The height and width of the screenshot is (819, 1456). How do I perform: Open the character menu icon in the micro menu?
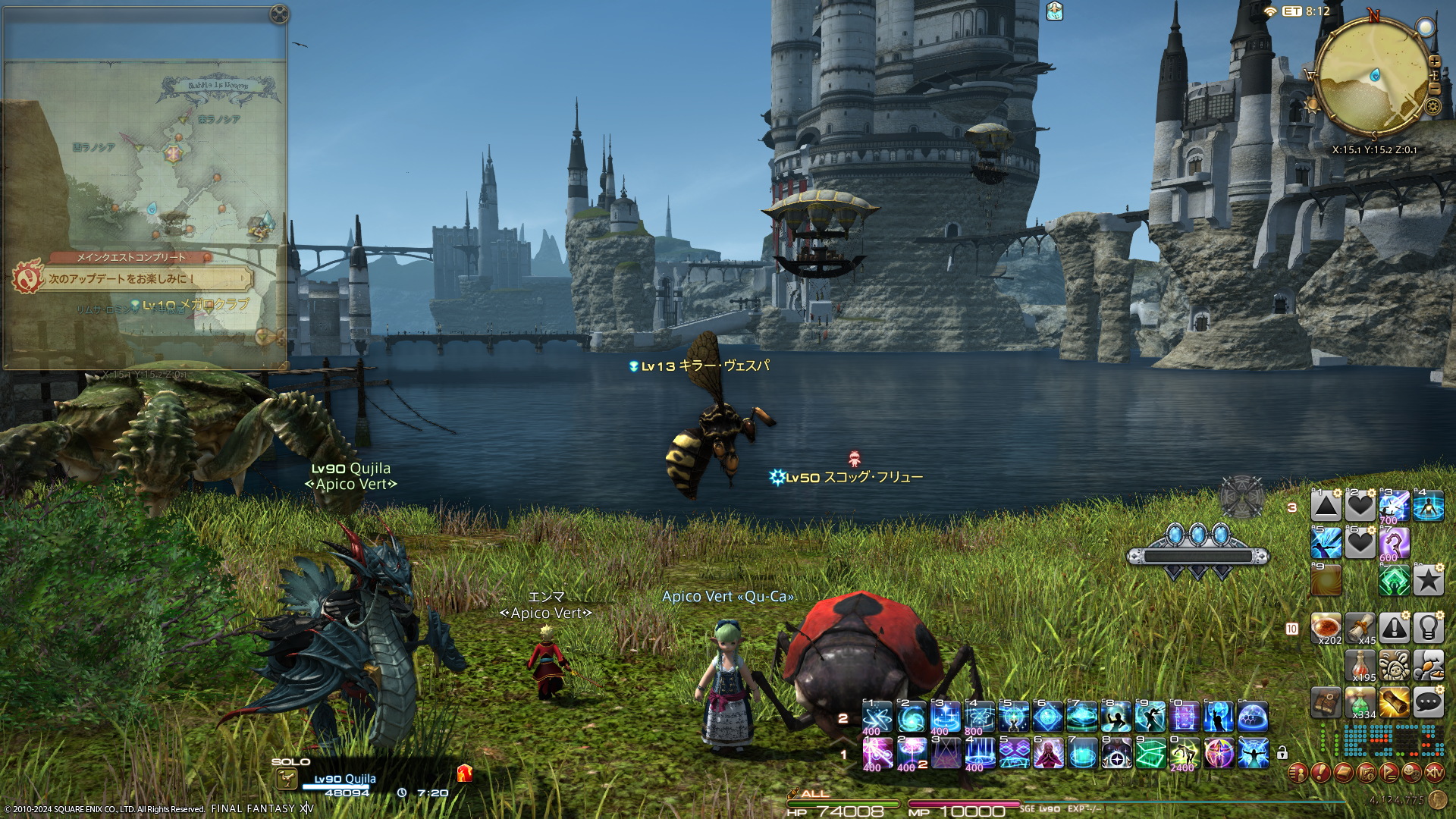[1298, 773]
